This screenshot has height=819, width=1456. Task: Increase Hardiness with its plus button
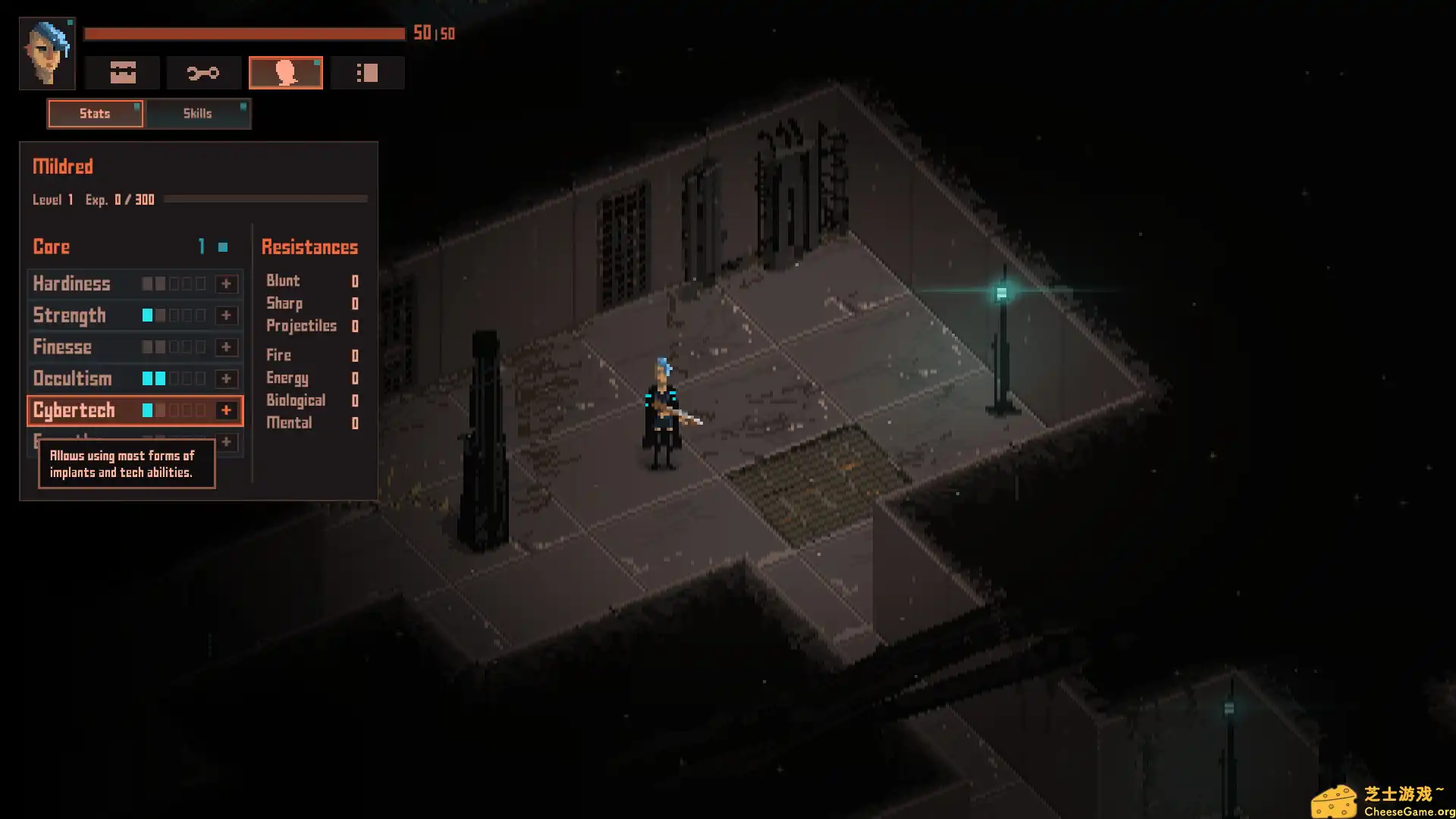(225, 284)
